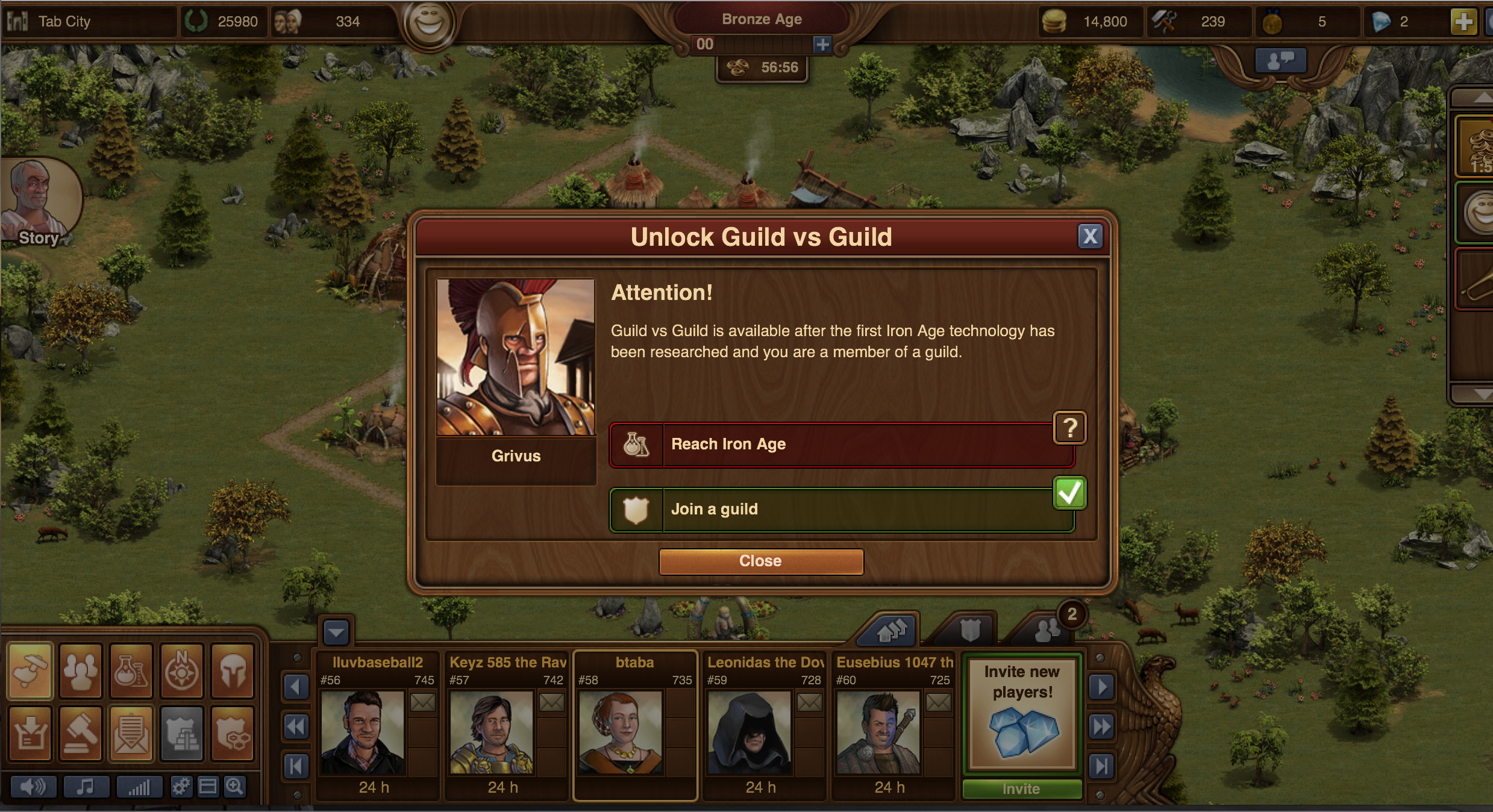Show next players with right arrow
Image resolution: width=1493 pixels, height=812 pixels.
pos(1101,687)
